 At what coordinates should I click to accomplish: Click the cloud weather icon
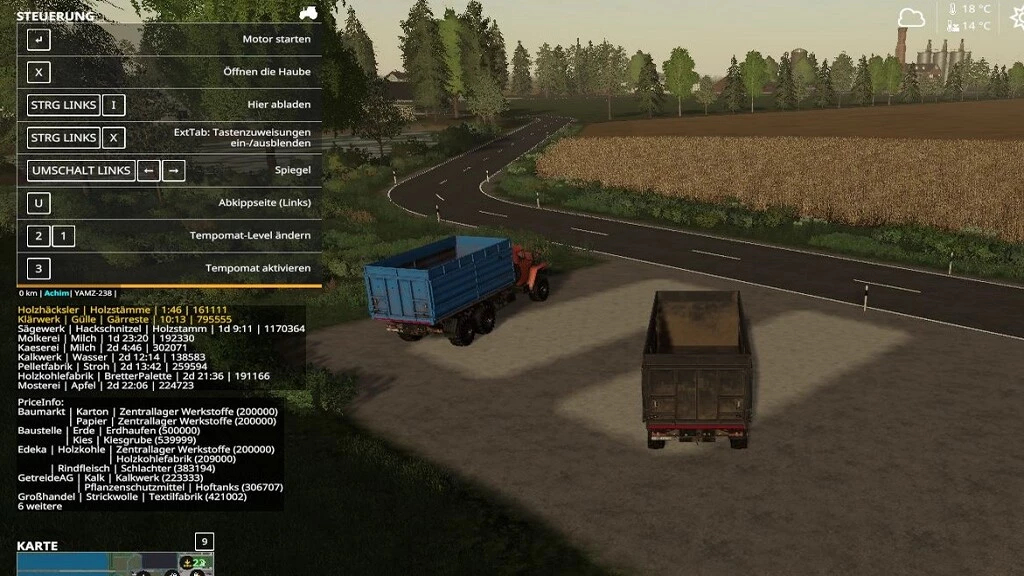[x=911, y=18]
